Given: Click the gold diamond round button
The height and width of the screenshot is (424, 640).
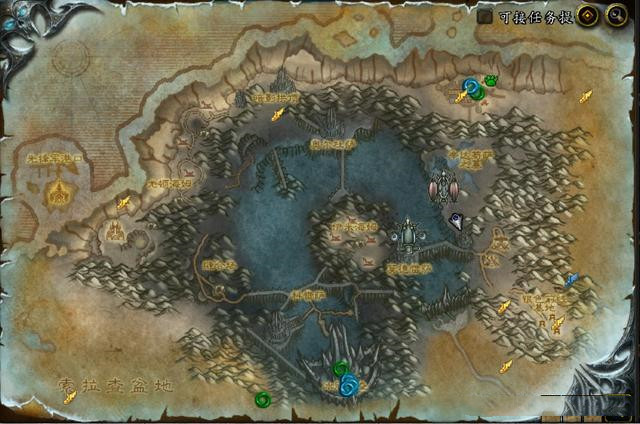Looking at the screenshot, I should point(587,16).
